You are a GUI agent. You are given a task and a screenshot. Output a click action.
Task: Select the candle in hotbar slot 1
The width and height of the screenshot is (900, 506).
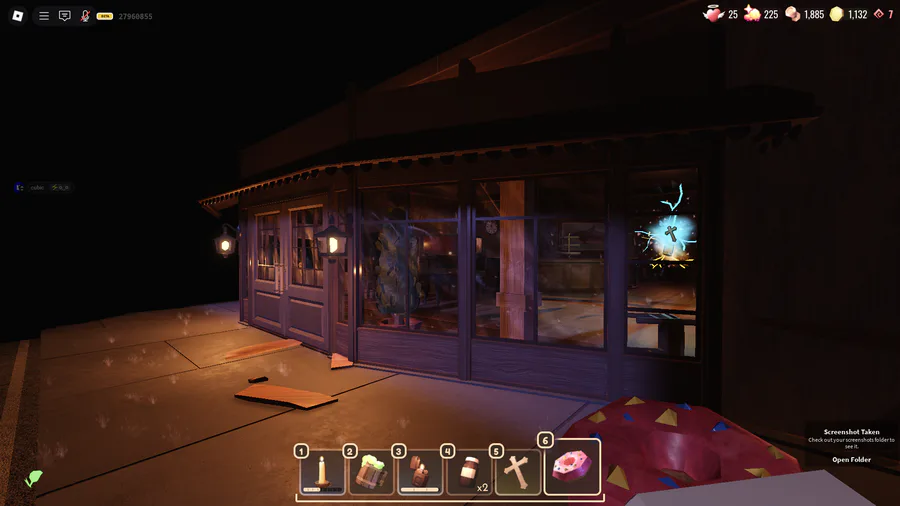click(322, 472)
